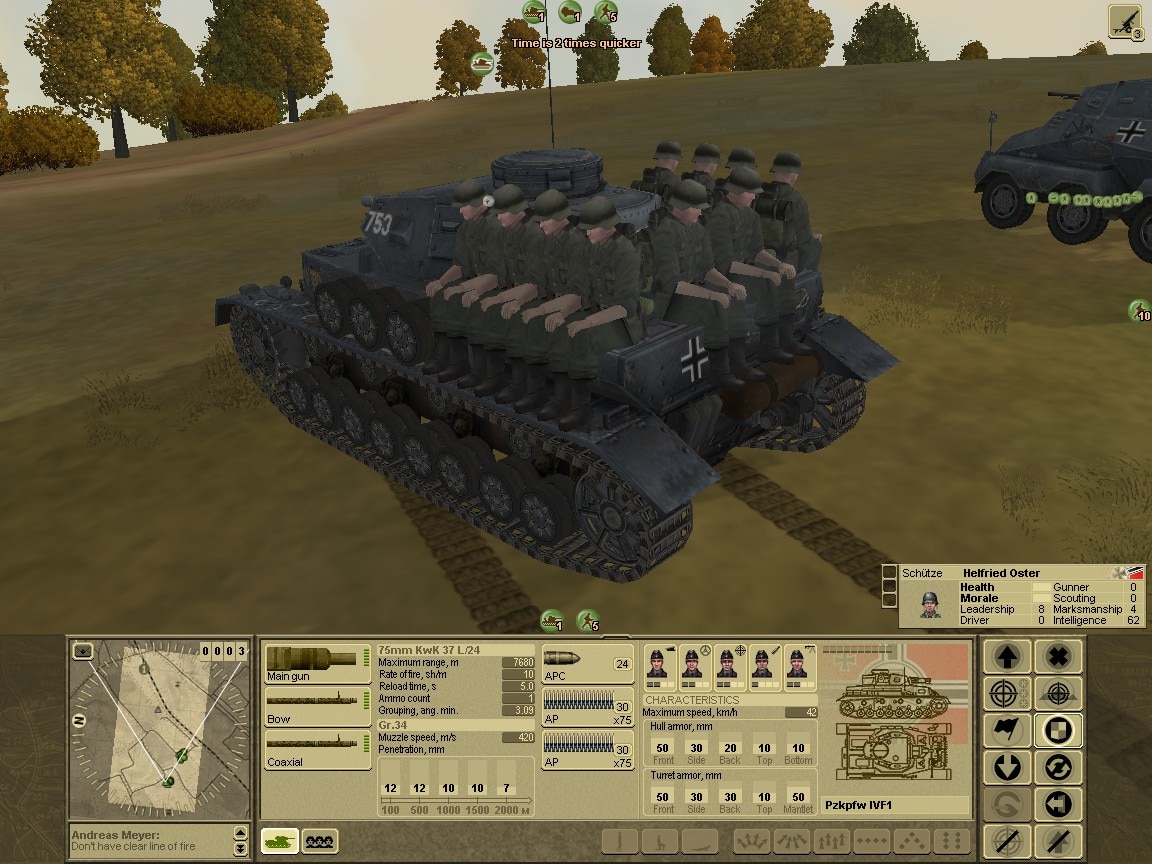Show older messages with the log's up arrow
The width and height of the screenshot is (1152, 864).
[240, 832]
